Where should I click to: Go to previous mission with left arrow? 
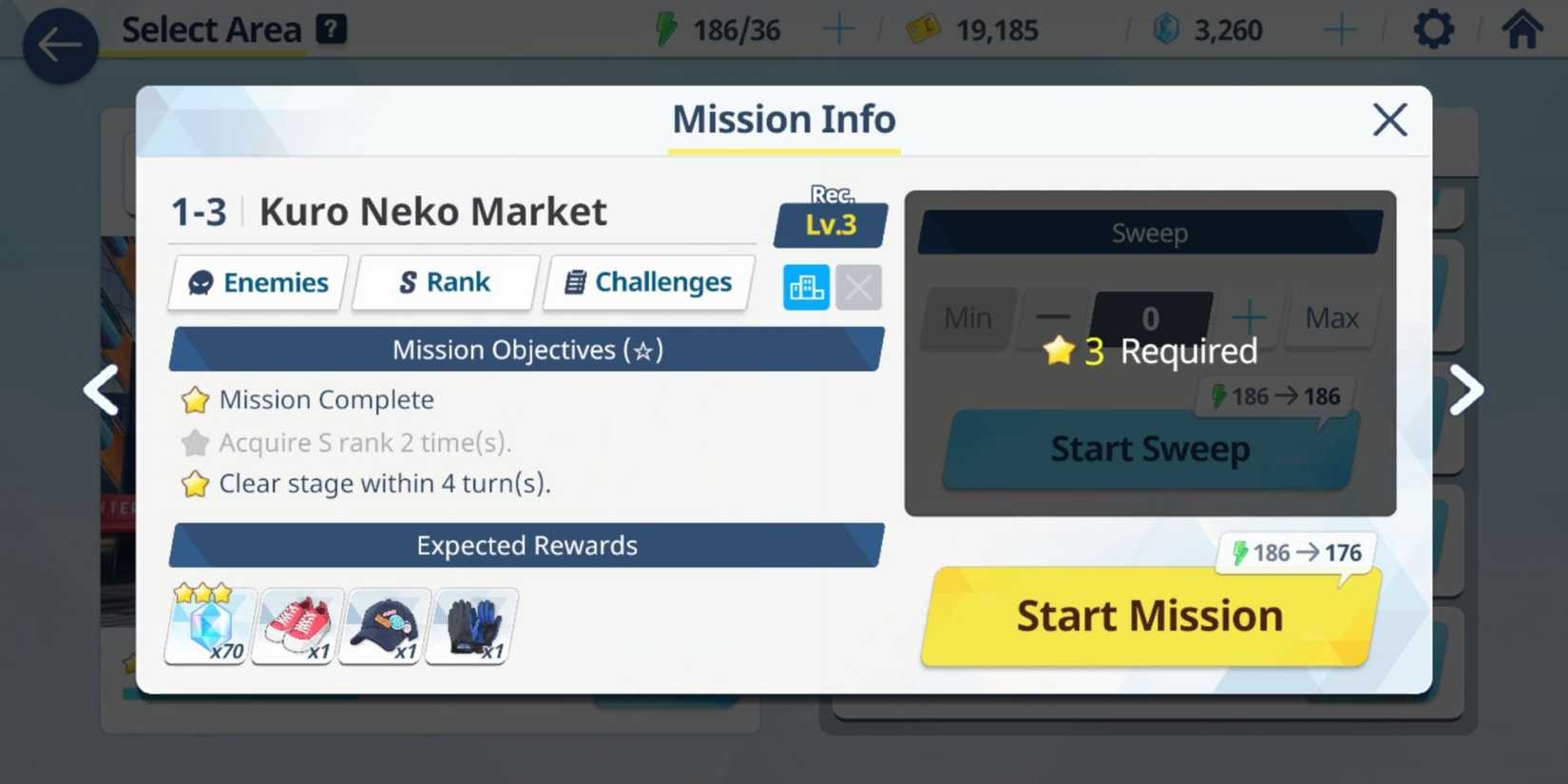click(x=101, y=390)
